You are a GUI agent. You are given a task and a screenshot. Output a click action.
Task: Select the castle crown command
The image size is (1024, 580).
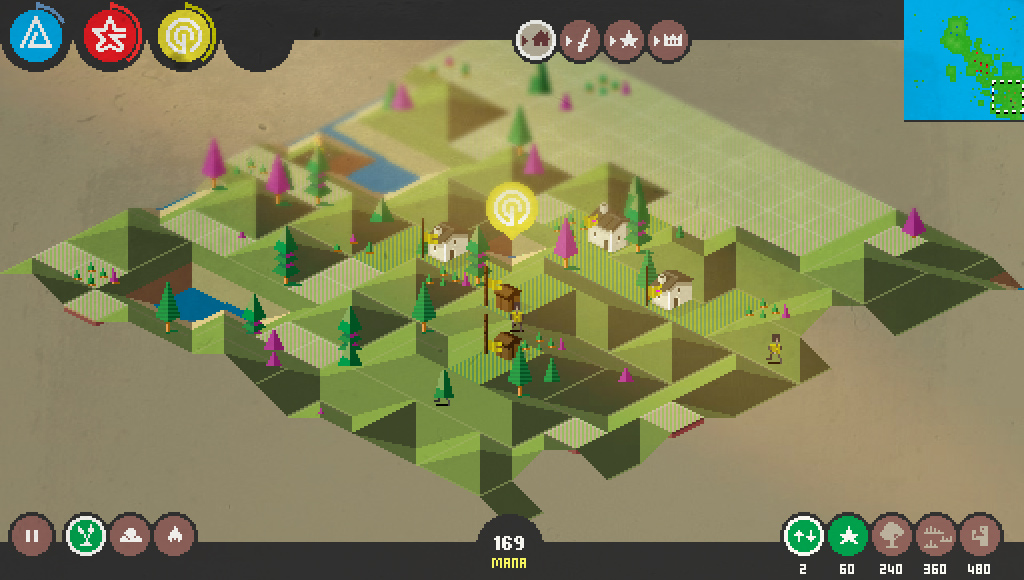tap(668, 41)
